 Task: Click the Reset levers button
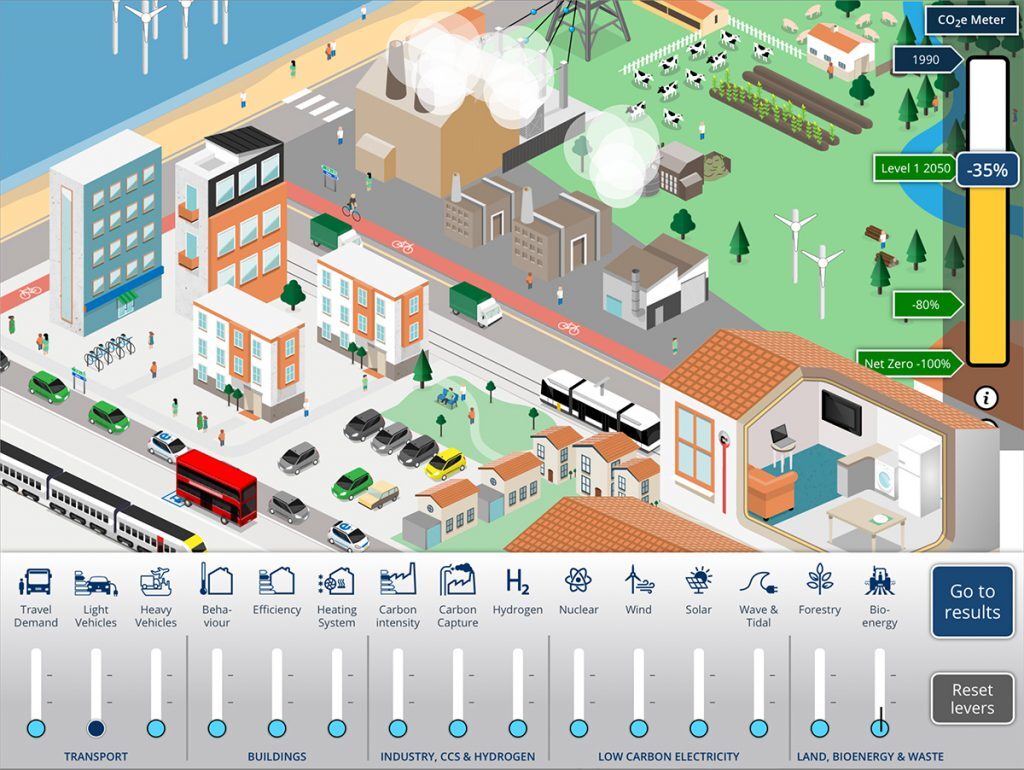click(972, 699)
